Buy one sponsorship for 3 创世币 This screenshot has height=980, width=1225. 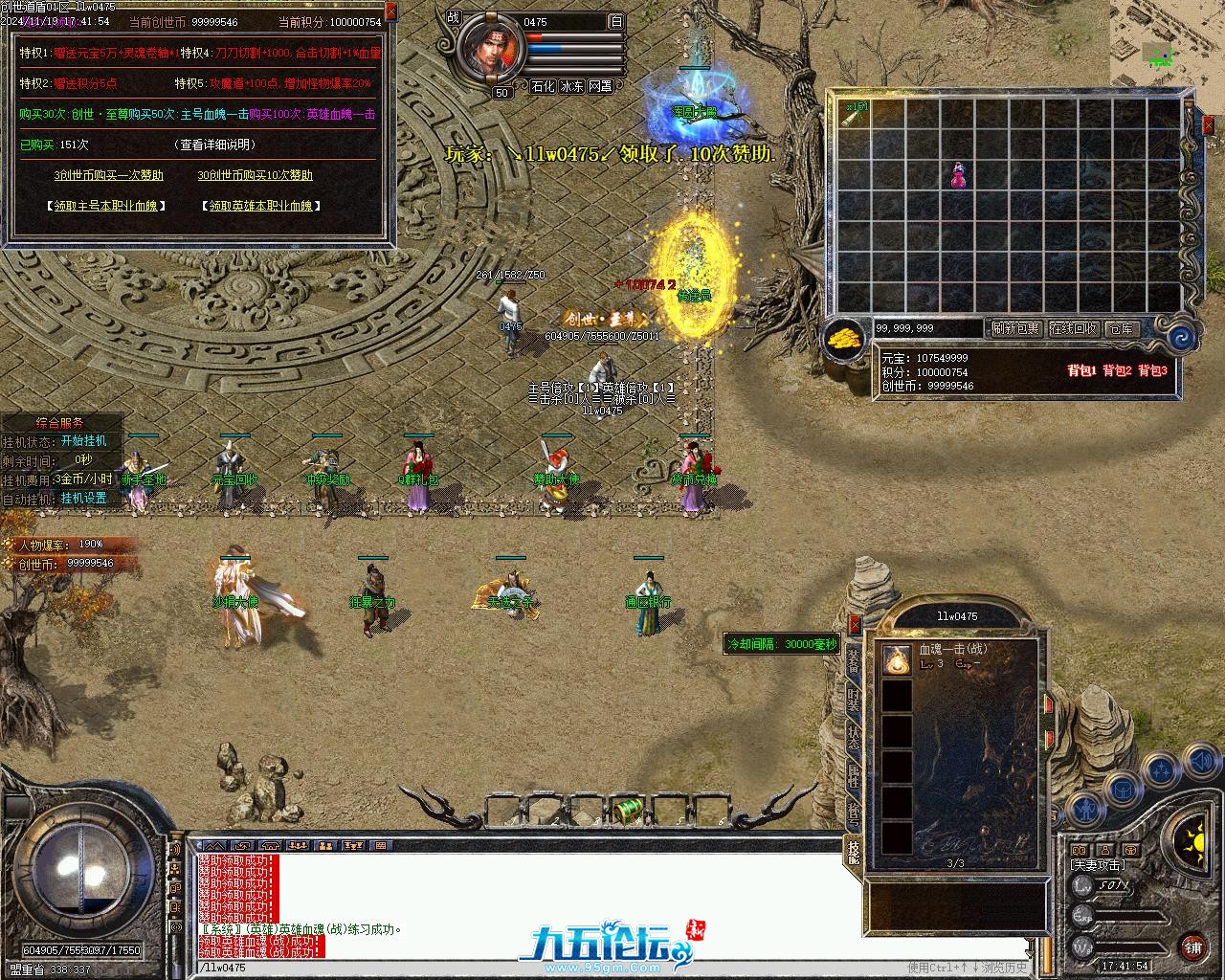108,175
